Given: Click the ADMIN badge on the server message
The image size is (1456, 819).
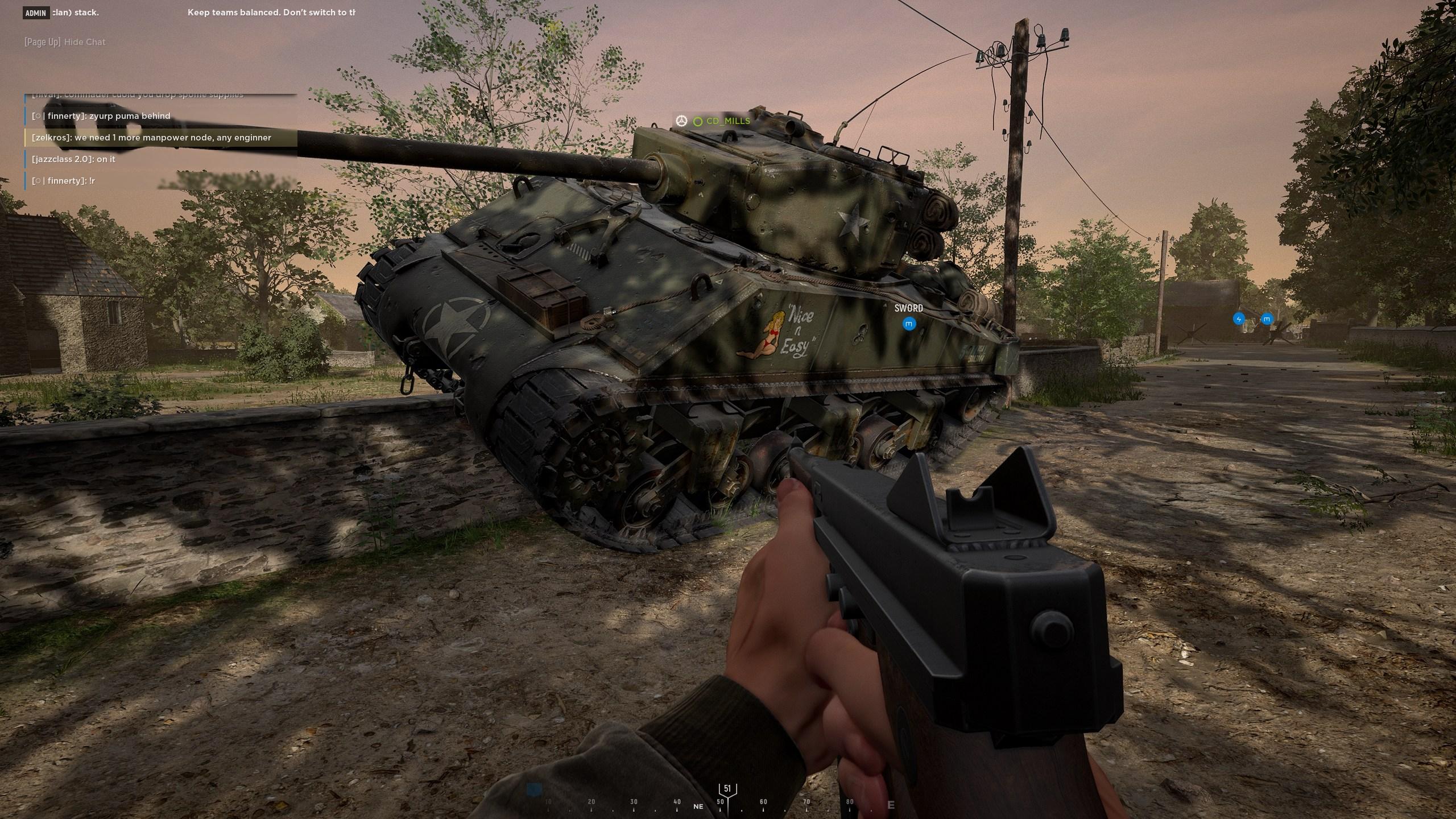Looking at the screenshot, I should click(x=36, y=13).
